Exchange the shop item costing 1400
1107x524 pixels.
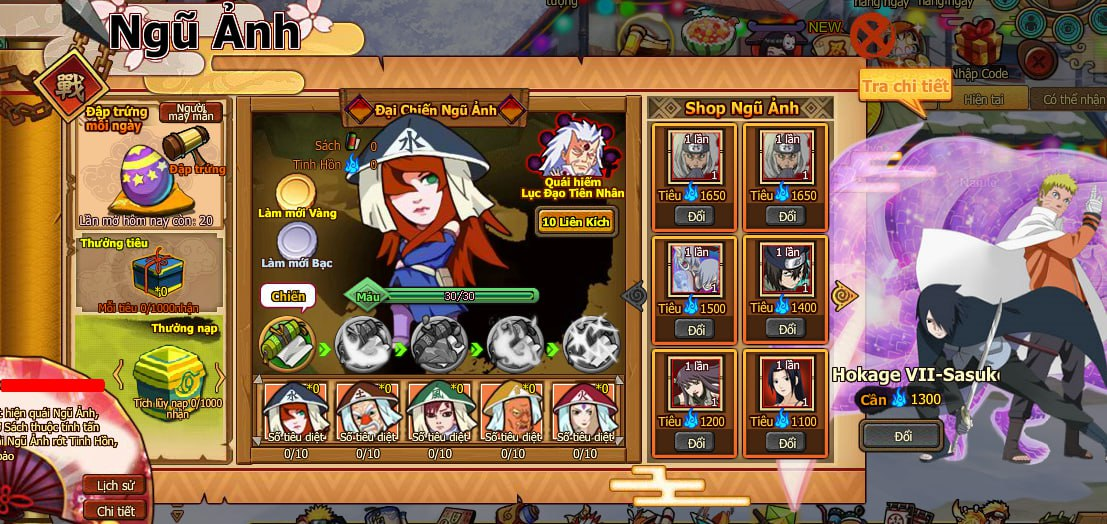pos(787,329)
